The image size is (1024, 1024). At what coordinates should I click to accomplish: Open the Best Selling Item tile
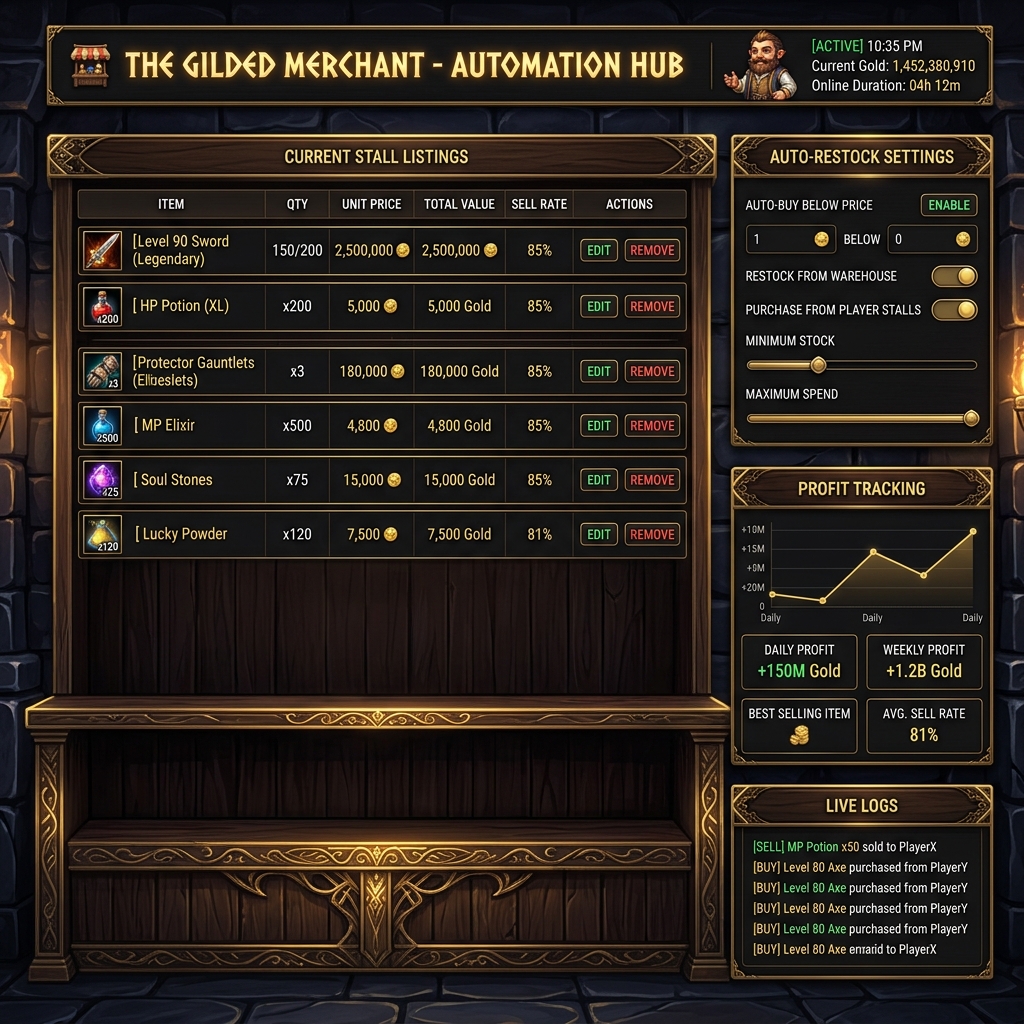point(799,725)
